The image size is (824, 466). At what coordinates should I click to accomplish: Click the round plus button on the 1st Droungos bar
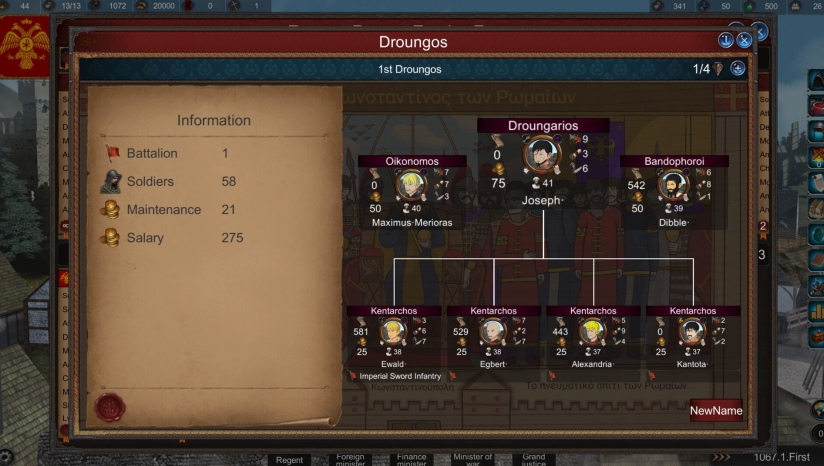(738, 69)
